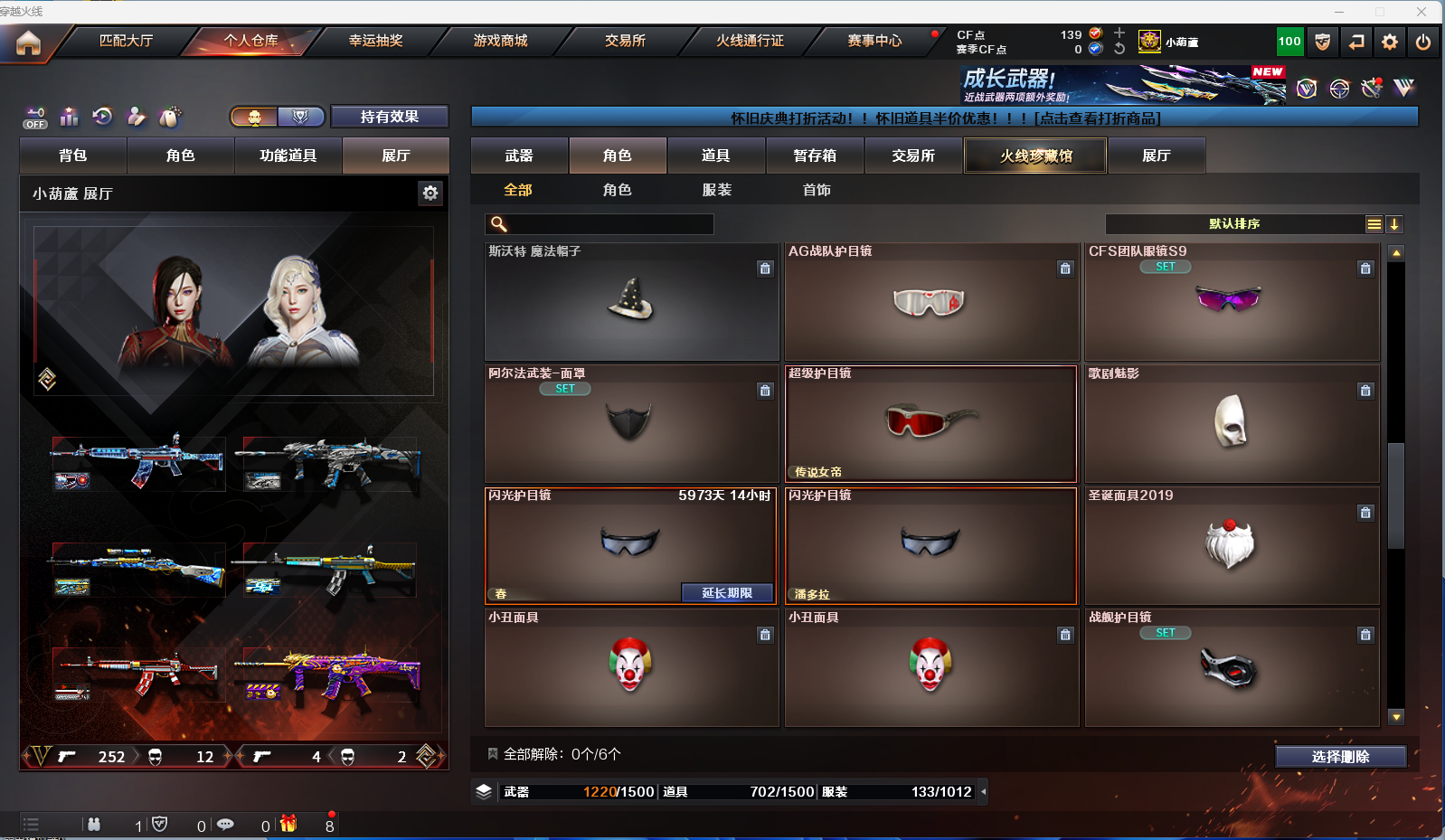The height and width of the screenshot is (840, 1445).
Task: Open the 匹配大厅 lobby menu
Action: click(x=126, y=41)
